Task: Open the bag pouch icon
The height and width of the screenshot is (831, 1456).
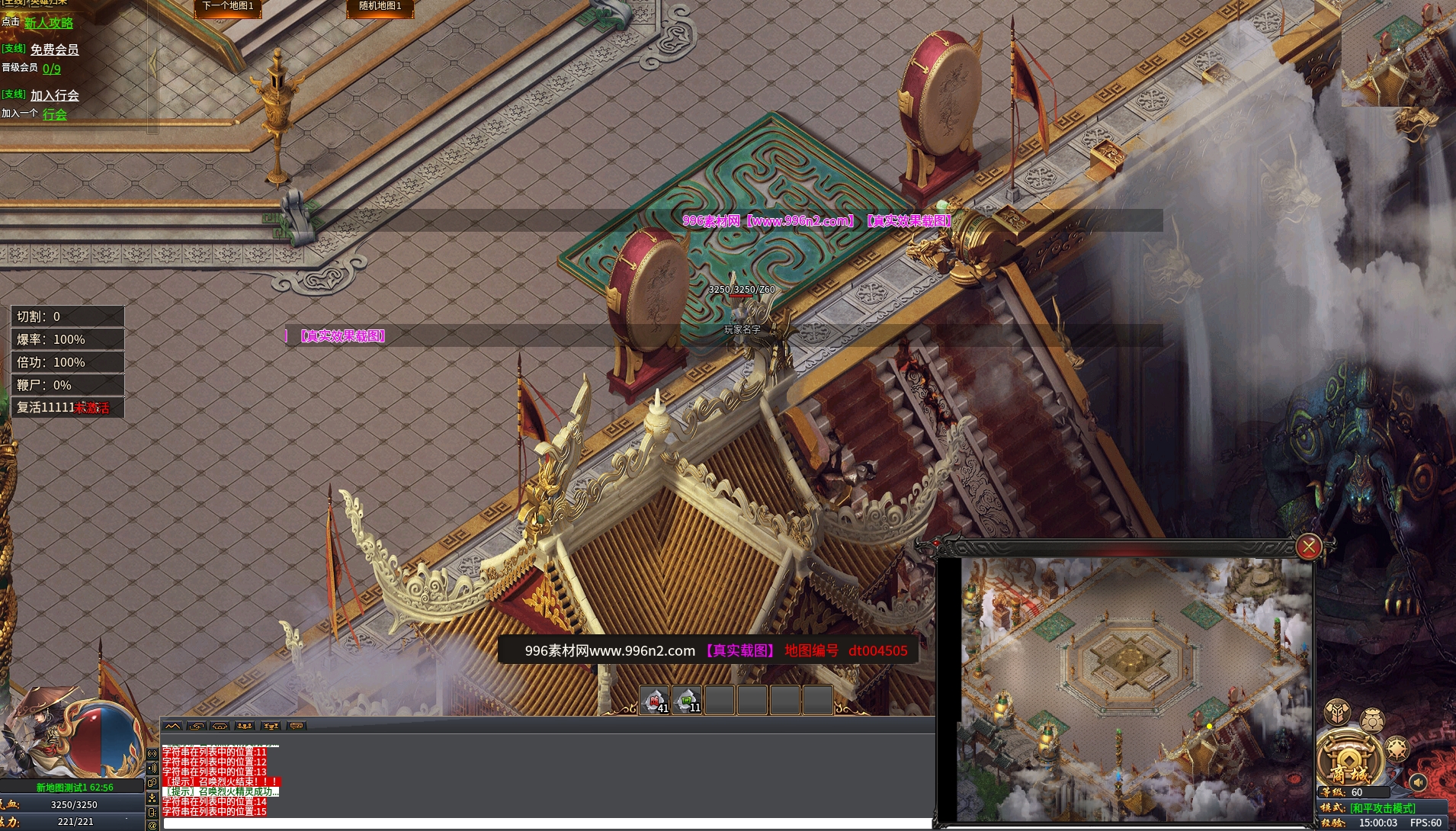Action: (x=1372, y=720)
